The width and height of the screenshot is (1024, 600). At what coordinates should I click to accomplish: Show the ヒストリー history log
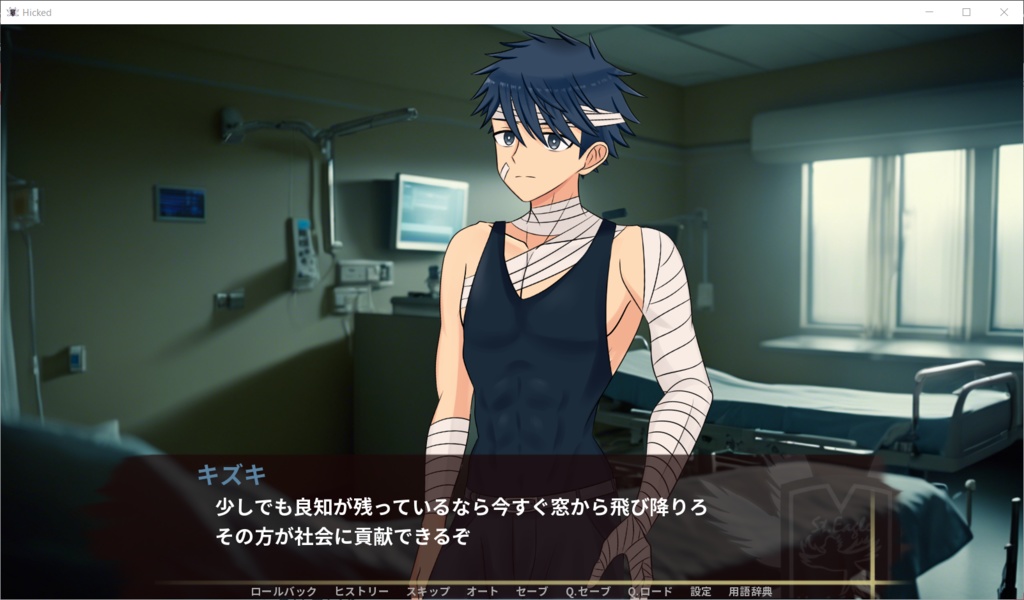point(361,592)
